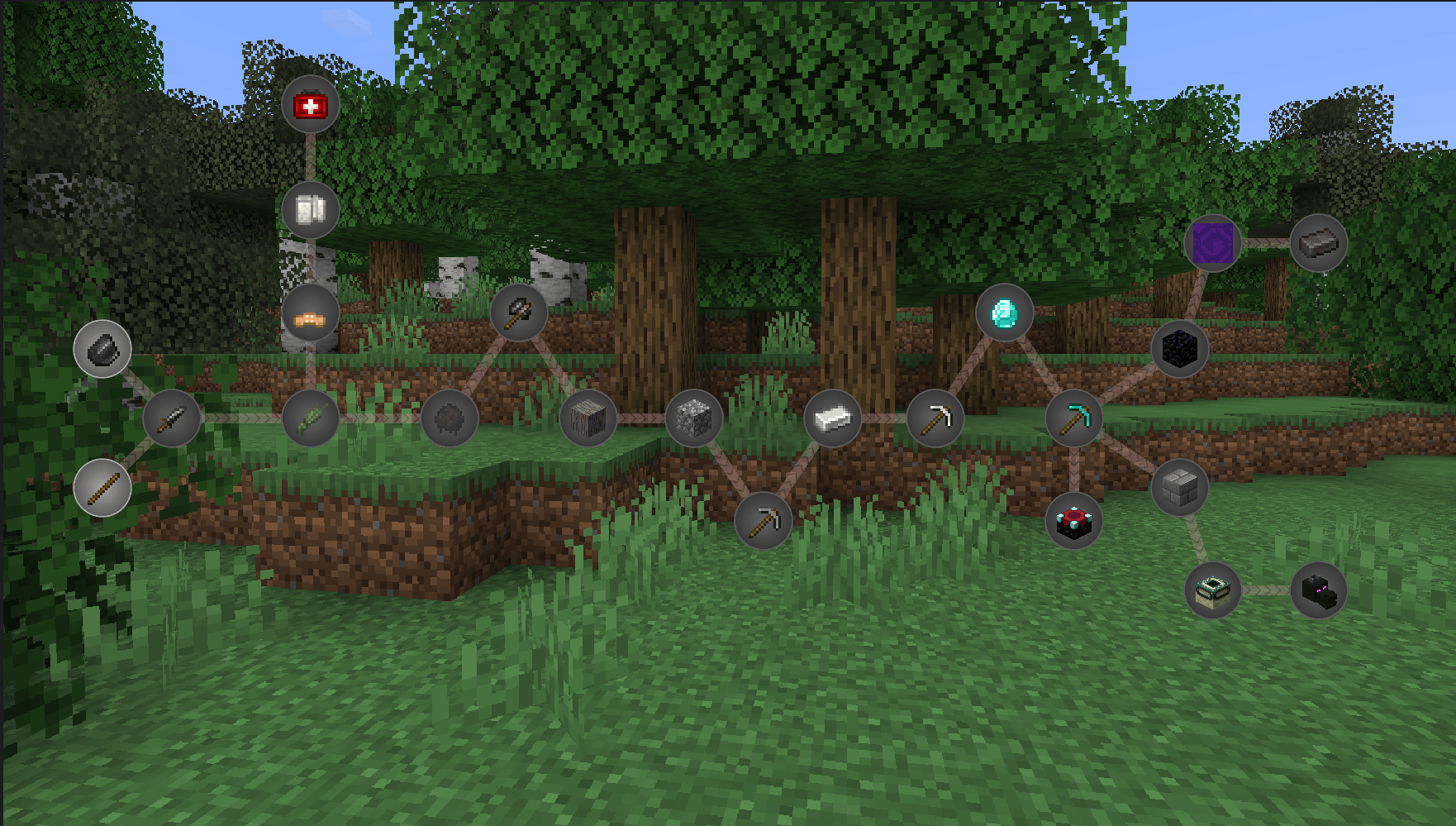Select the flint node on the far left
Viewport: 1456px width, 826px height.
point(102,350)
